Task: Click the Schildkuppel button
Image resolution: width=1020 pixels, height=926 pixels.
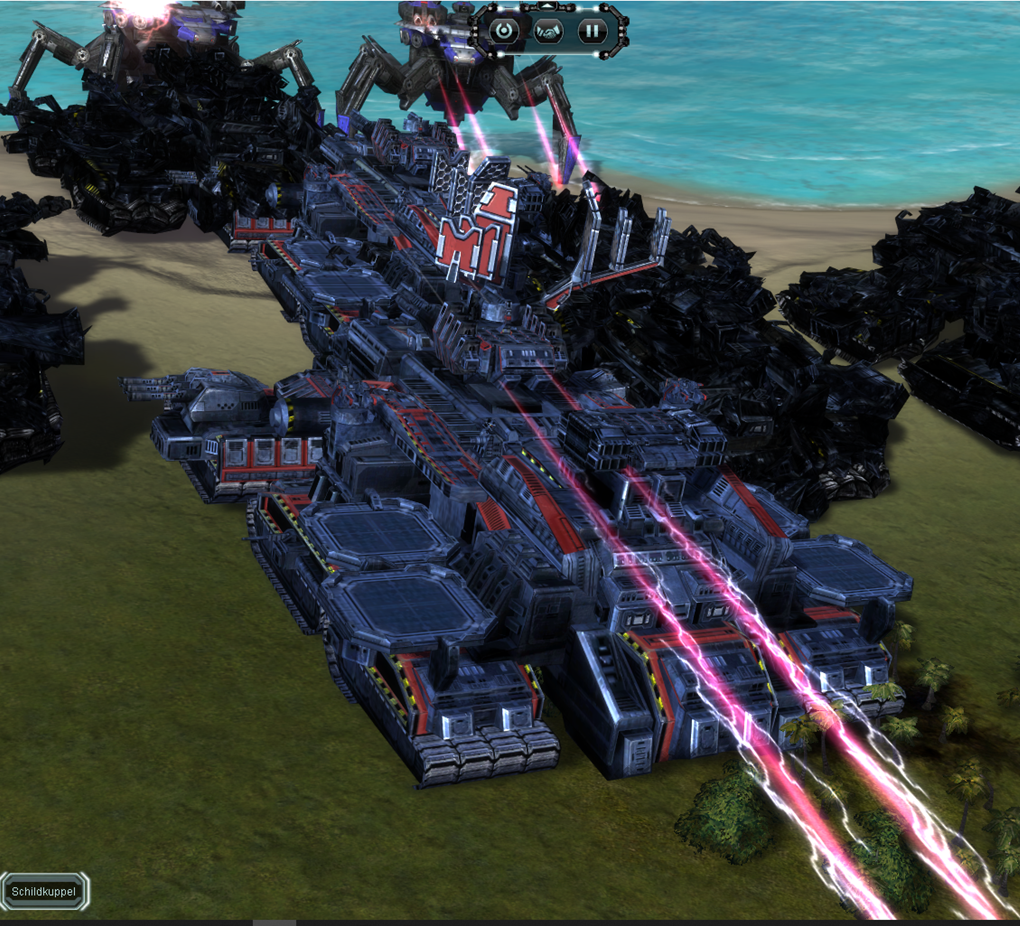Action: (x=44, y=891)
